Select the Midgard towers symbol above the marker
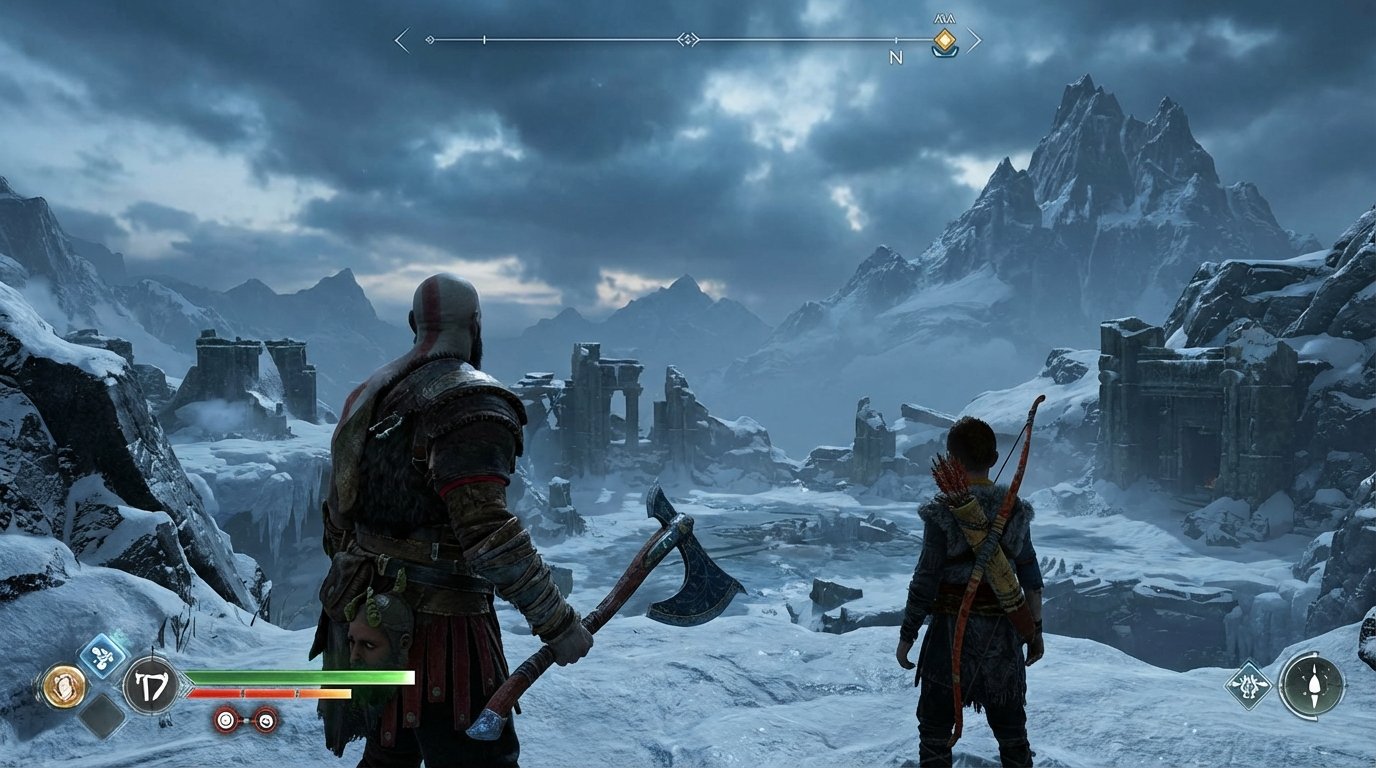Viewport: 1376px width, 768px height. point(943,17)
